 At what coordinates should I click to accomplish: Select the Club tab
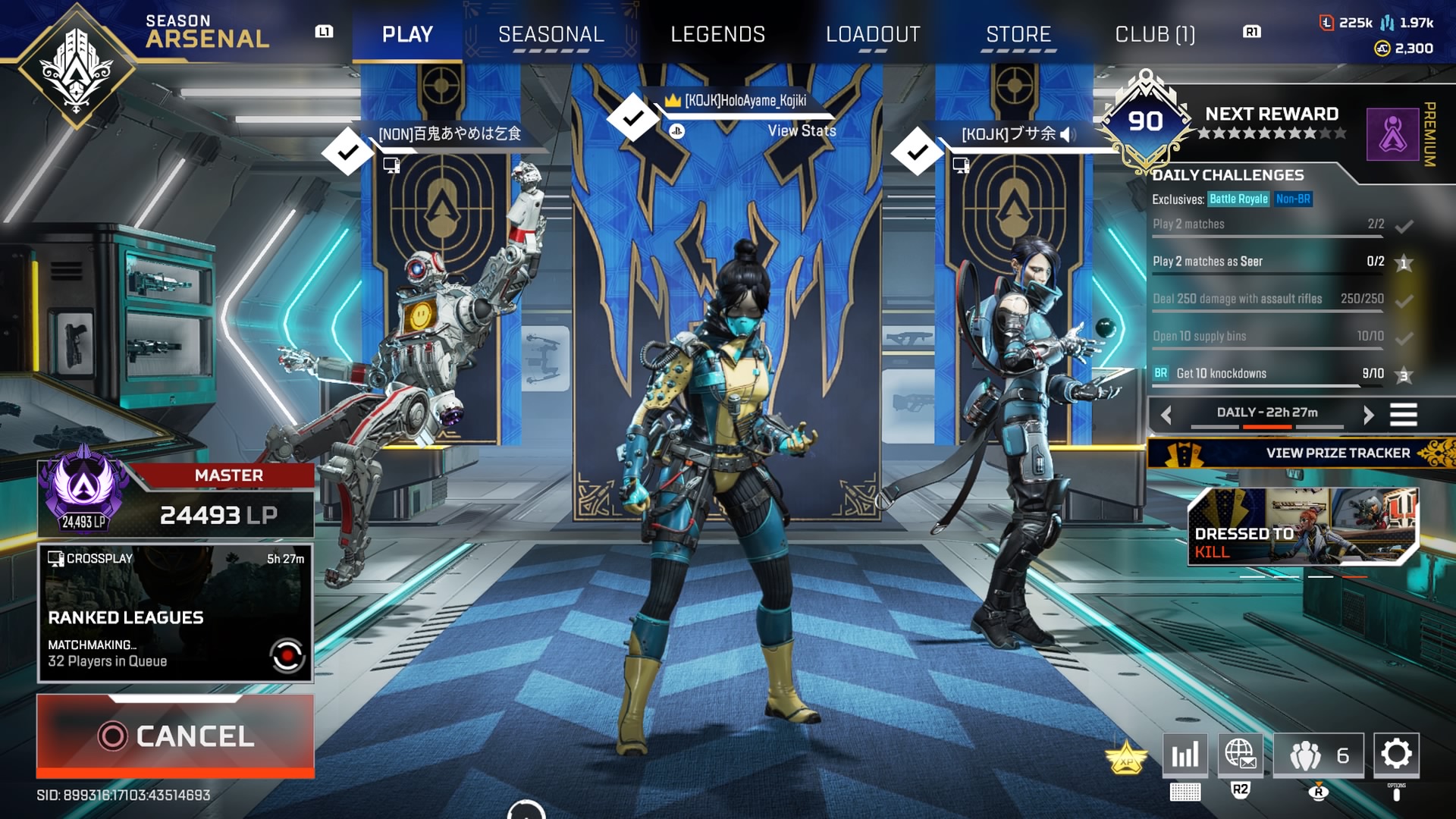(1154, 34)
